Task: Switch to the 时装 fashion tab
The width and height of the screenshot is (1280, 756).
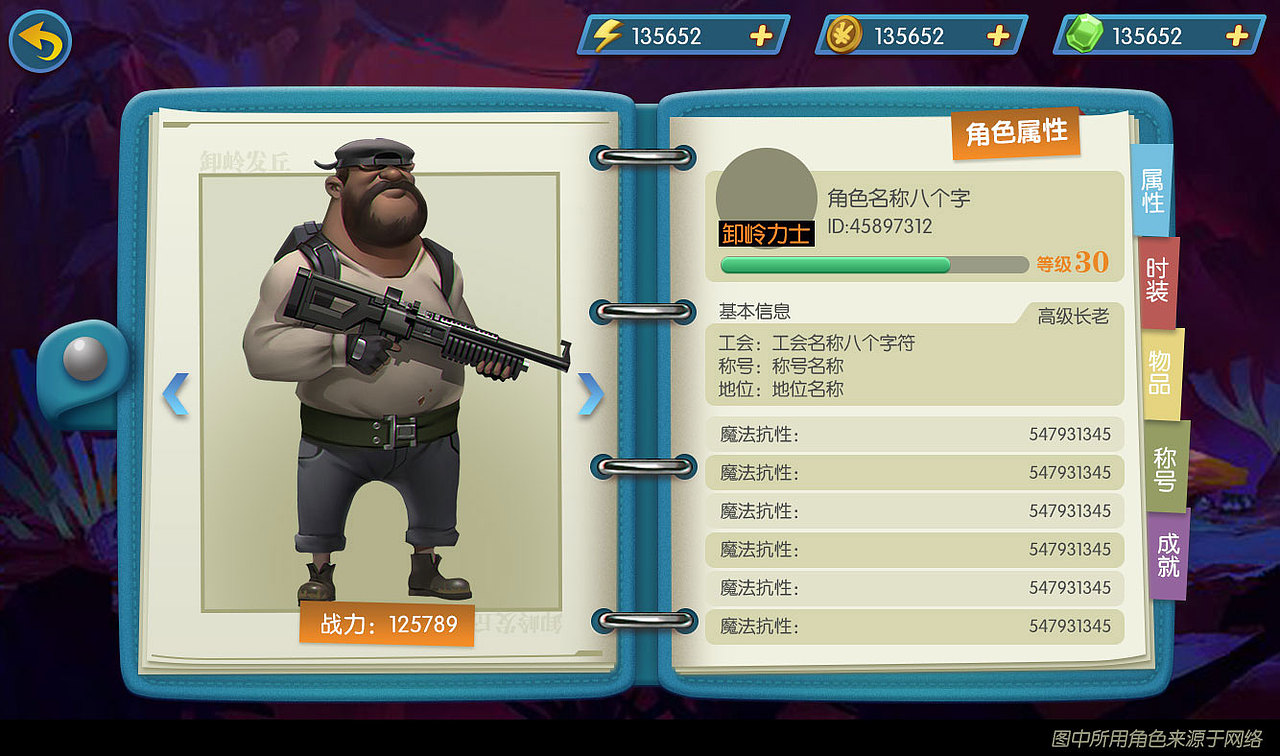Action: coord(1156,278)
